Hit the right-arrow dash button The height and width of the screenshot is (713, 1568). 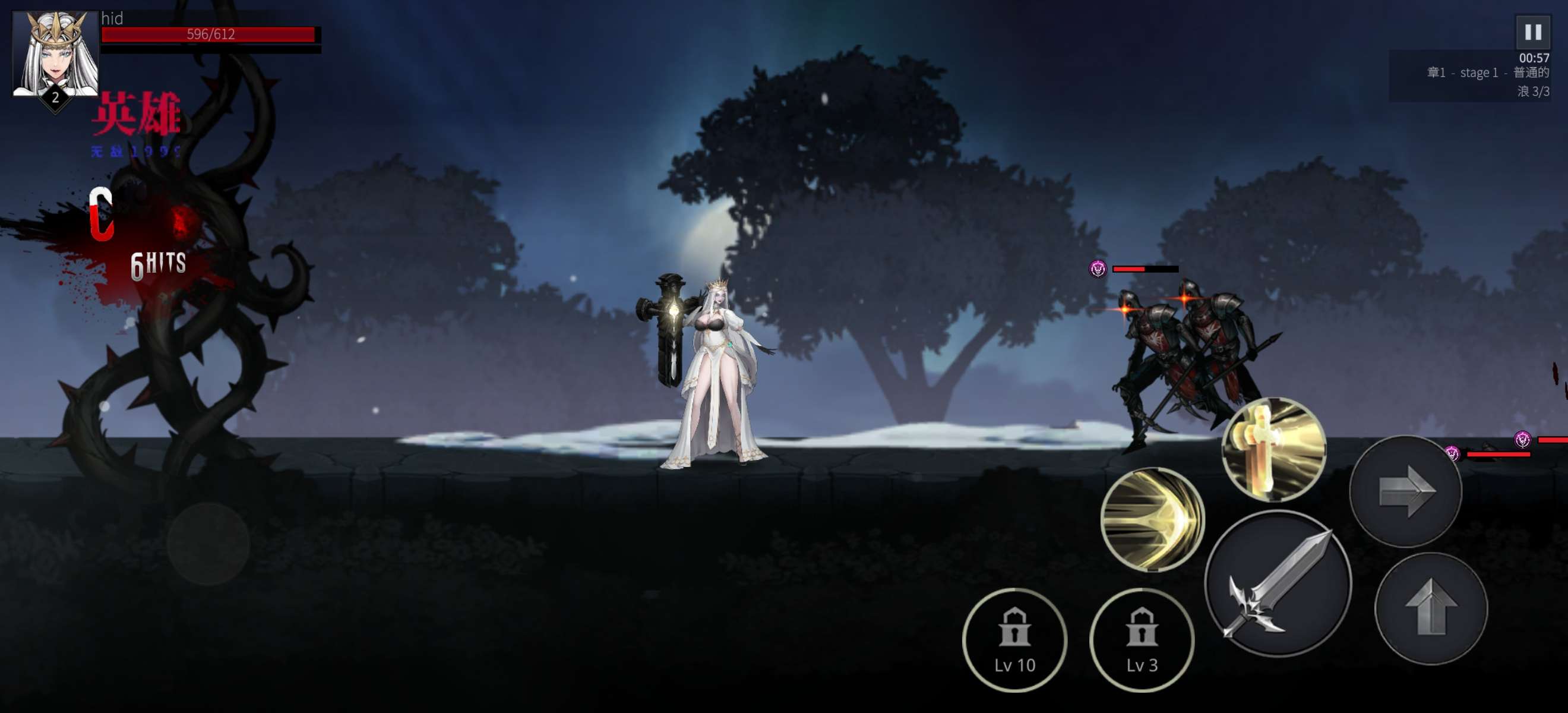1405,491
